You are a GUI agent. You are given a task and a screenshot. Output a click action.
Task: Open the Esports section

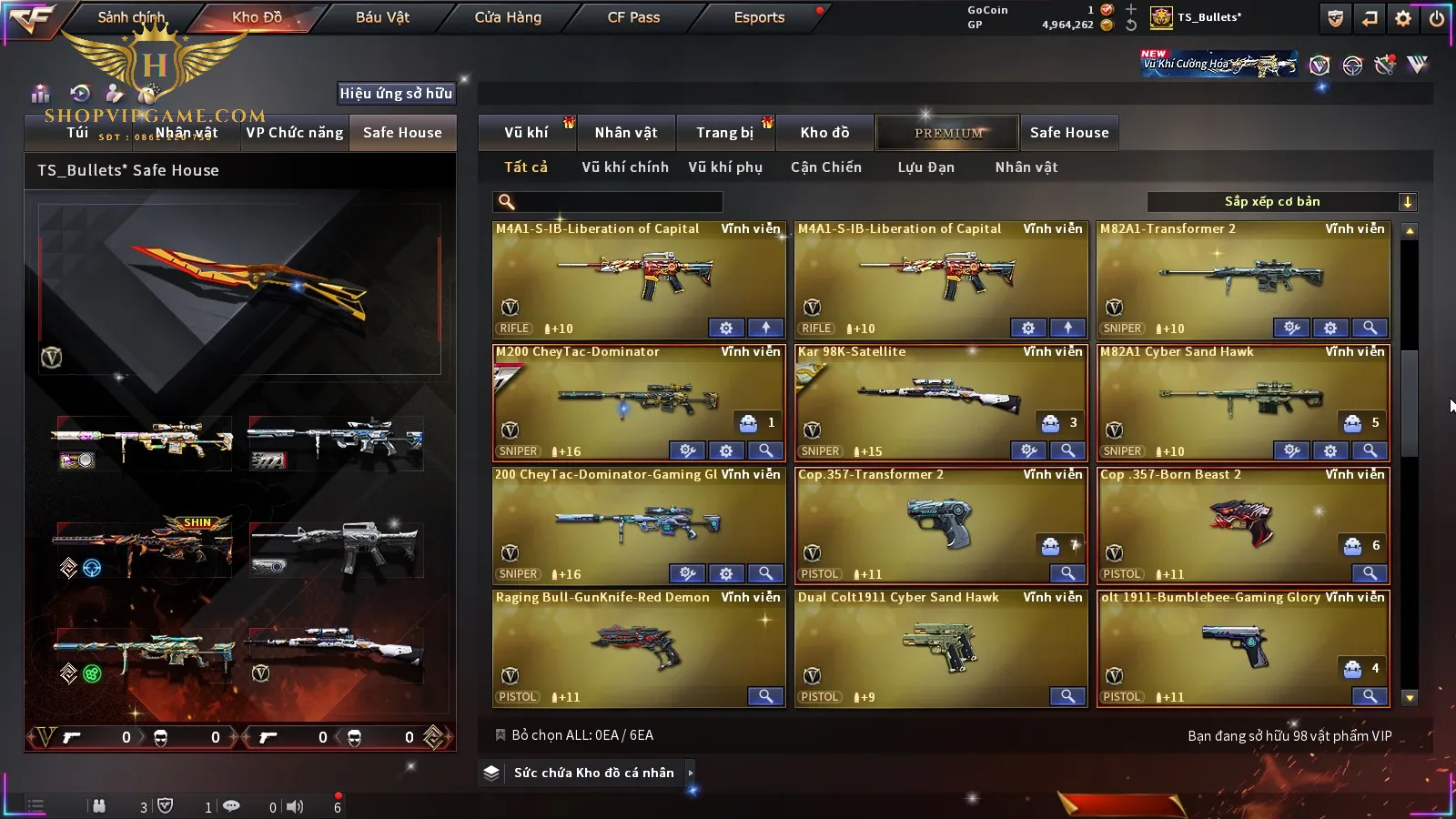759,17
